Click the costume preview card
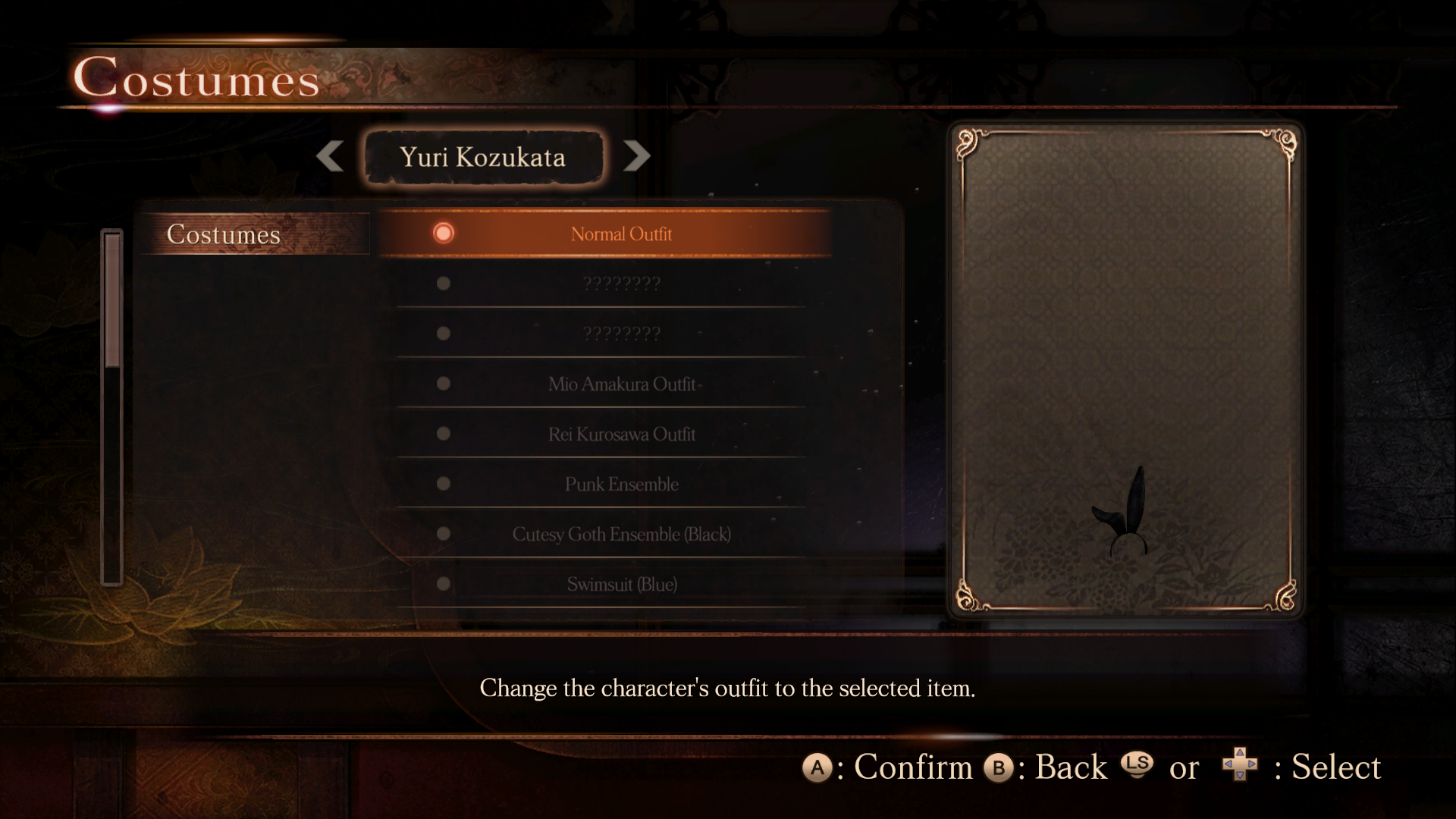 pyautogui.click(x=1125, y=369)
